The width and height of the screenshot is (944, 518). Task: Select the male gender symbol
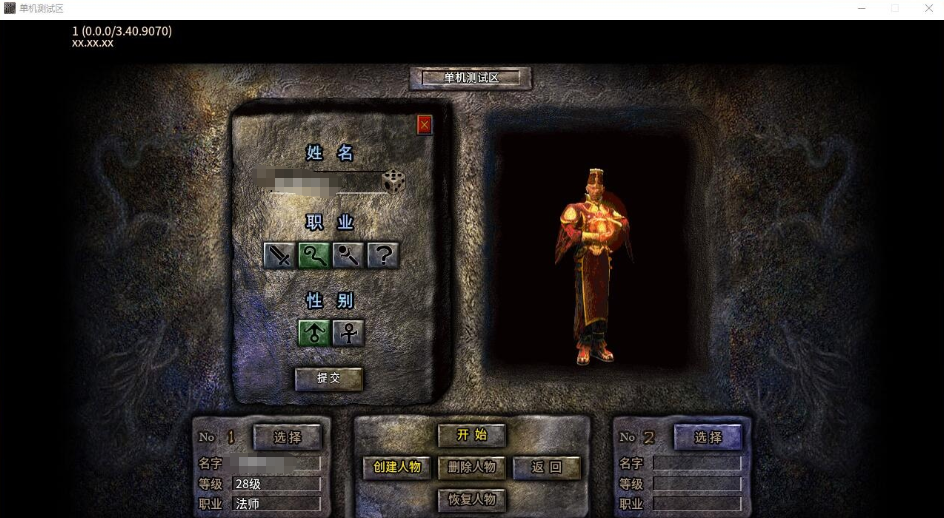(314, 332)
